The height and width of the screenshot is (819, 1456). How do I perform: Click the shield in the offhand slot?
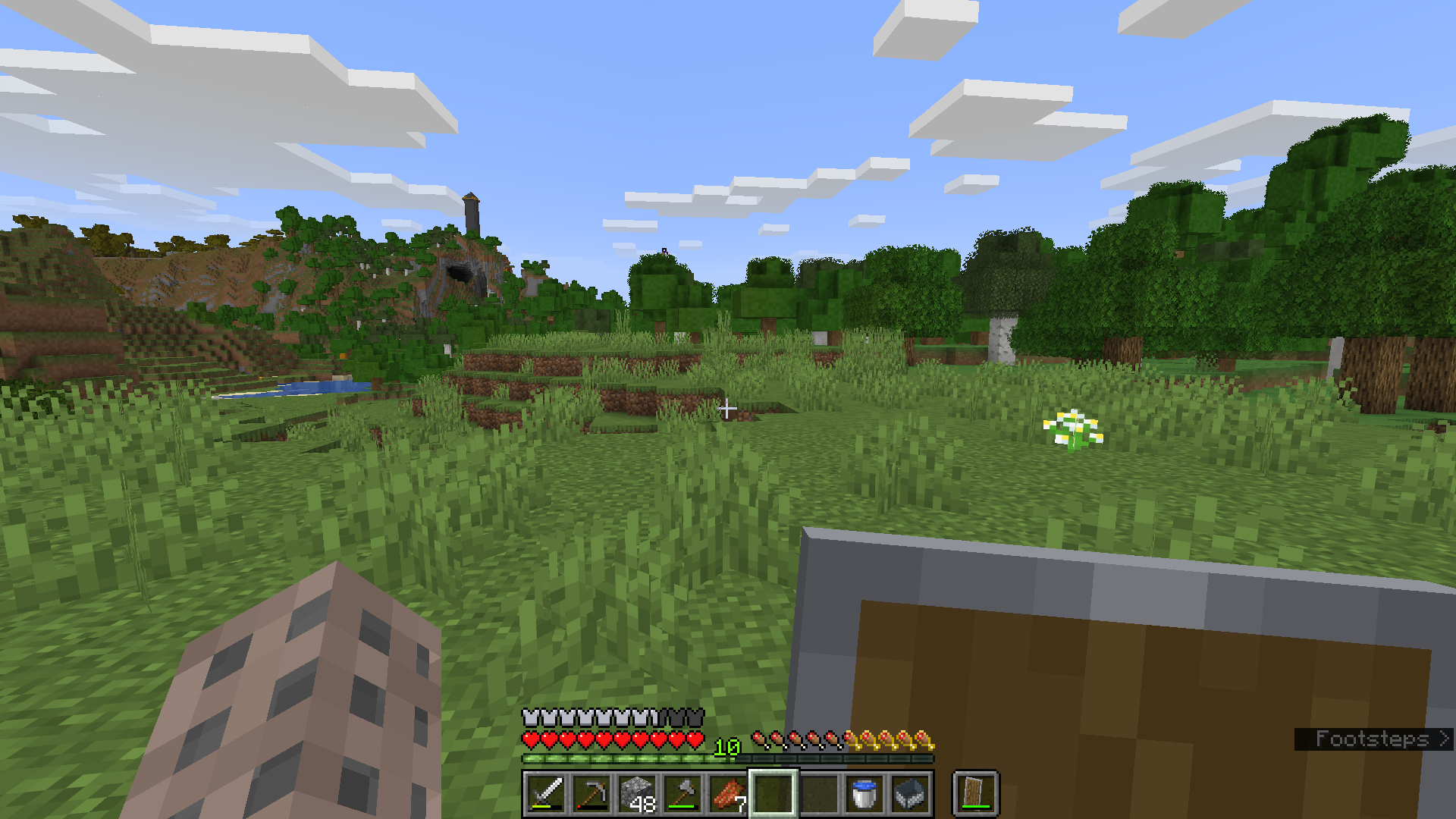tap(973, 792)
